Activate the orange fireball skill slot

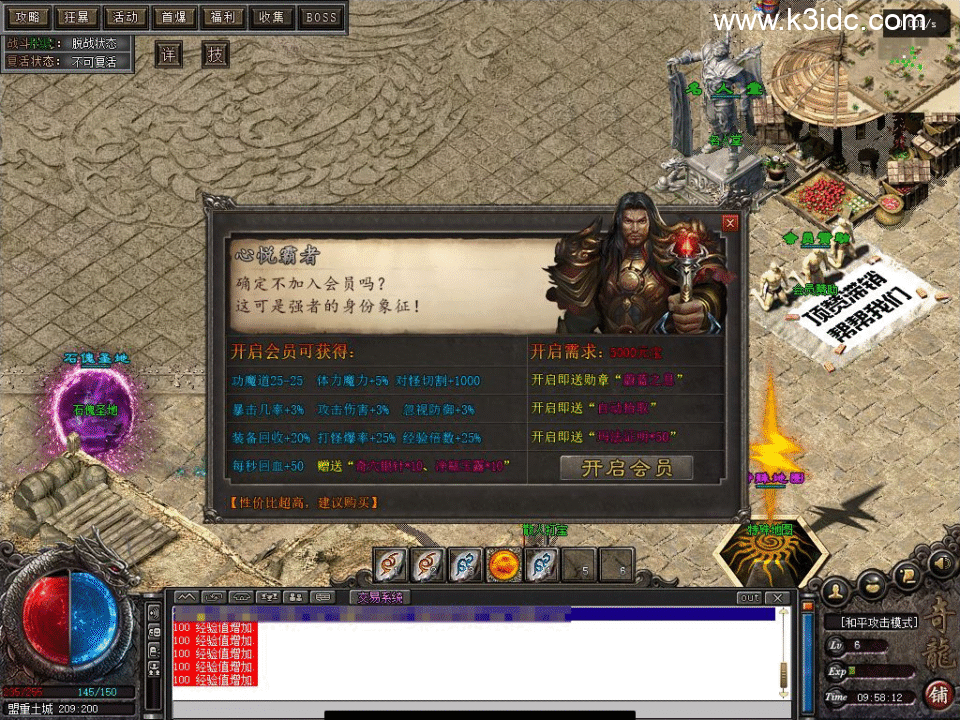(x=504, y=565)
